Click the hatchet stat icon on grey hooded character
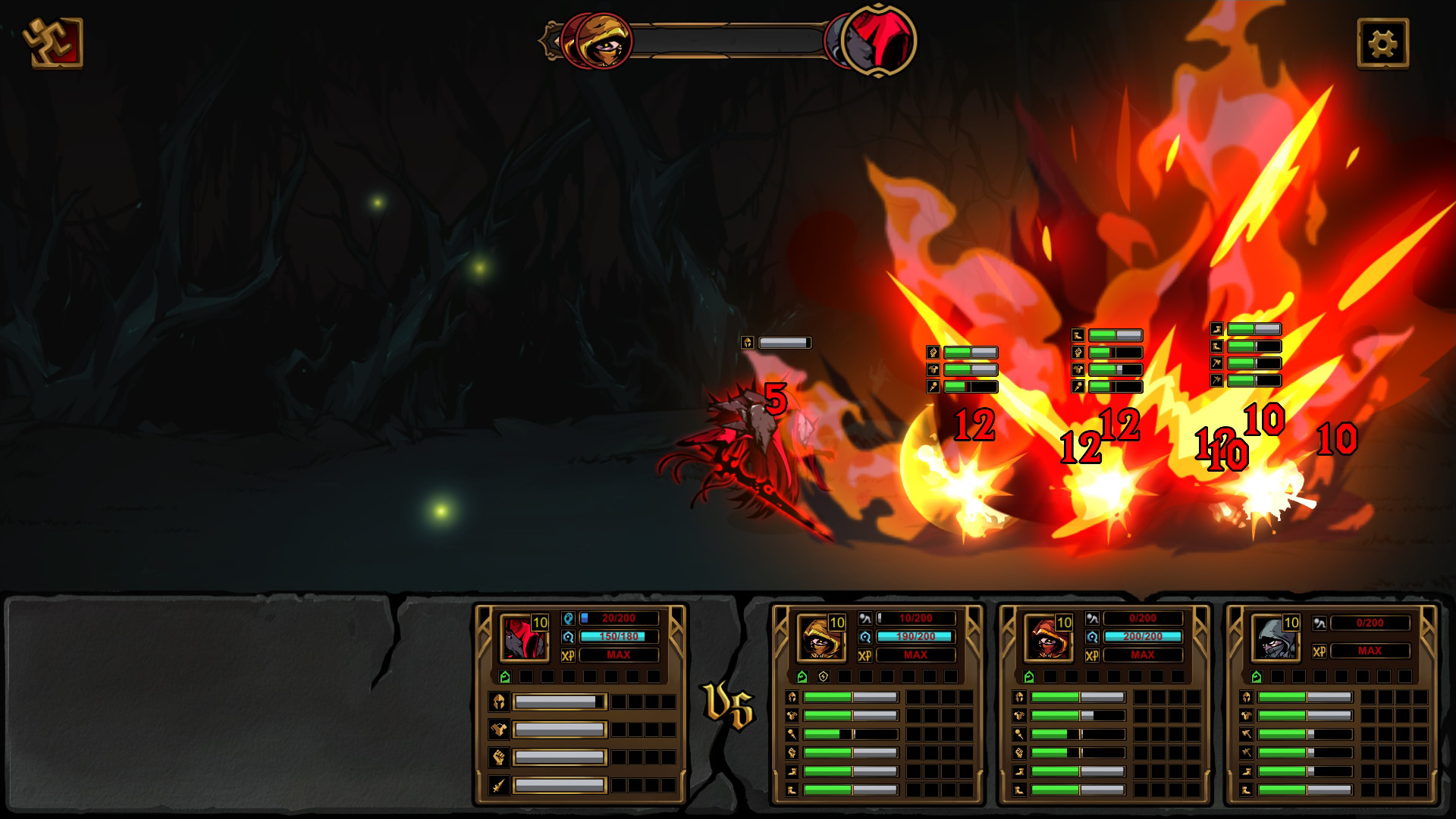This screenshot has width=1456, height=819. (1247, 734)
